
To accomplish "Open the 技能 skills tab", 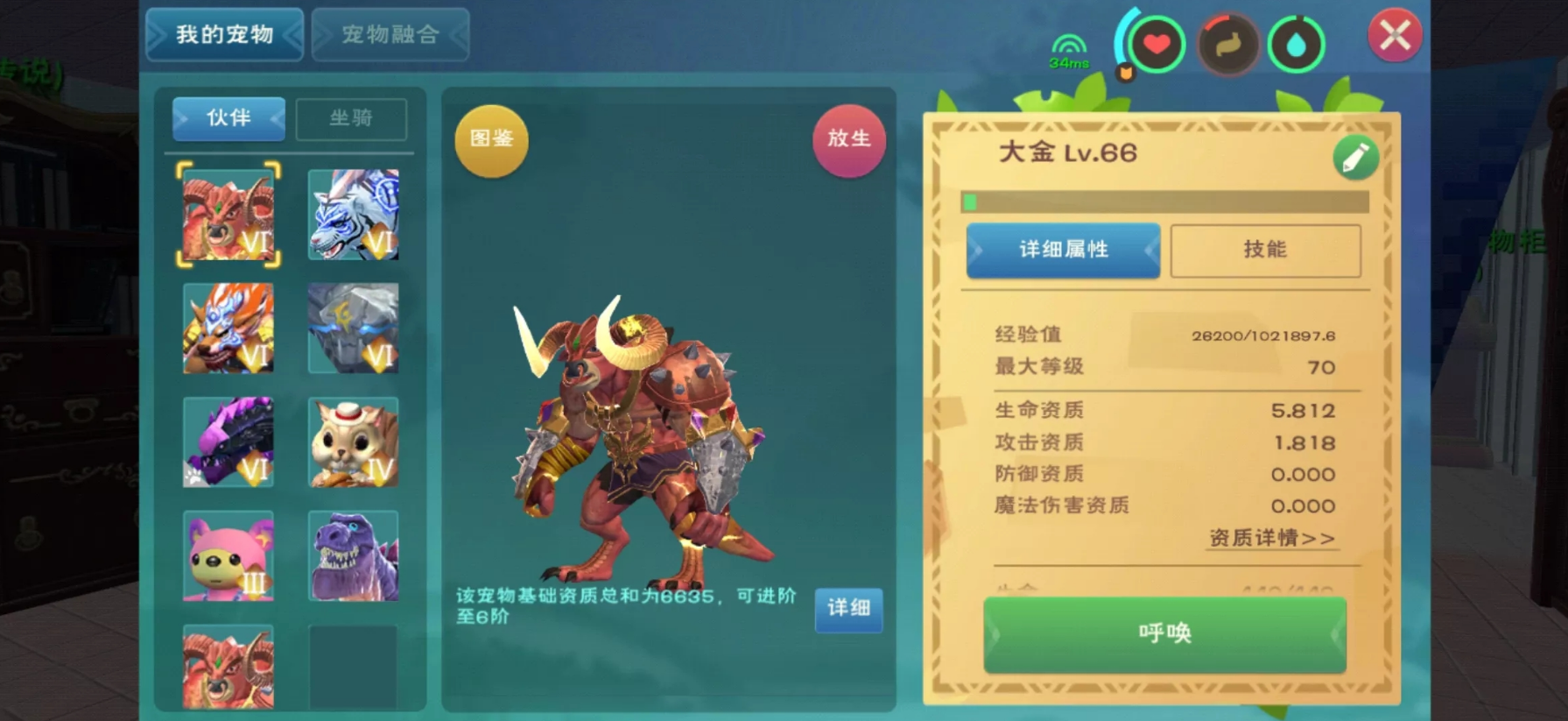I will coord(1265,250).
